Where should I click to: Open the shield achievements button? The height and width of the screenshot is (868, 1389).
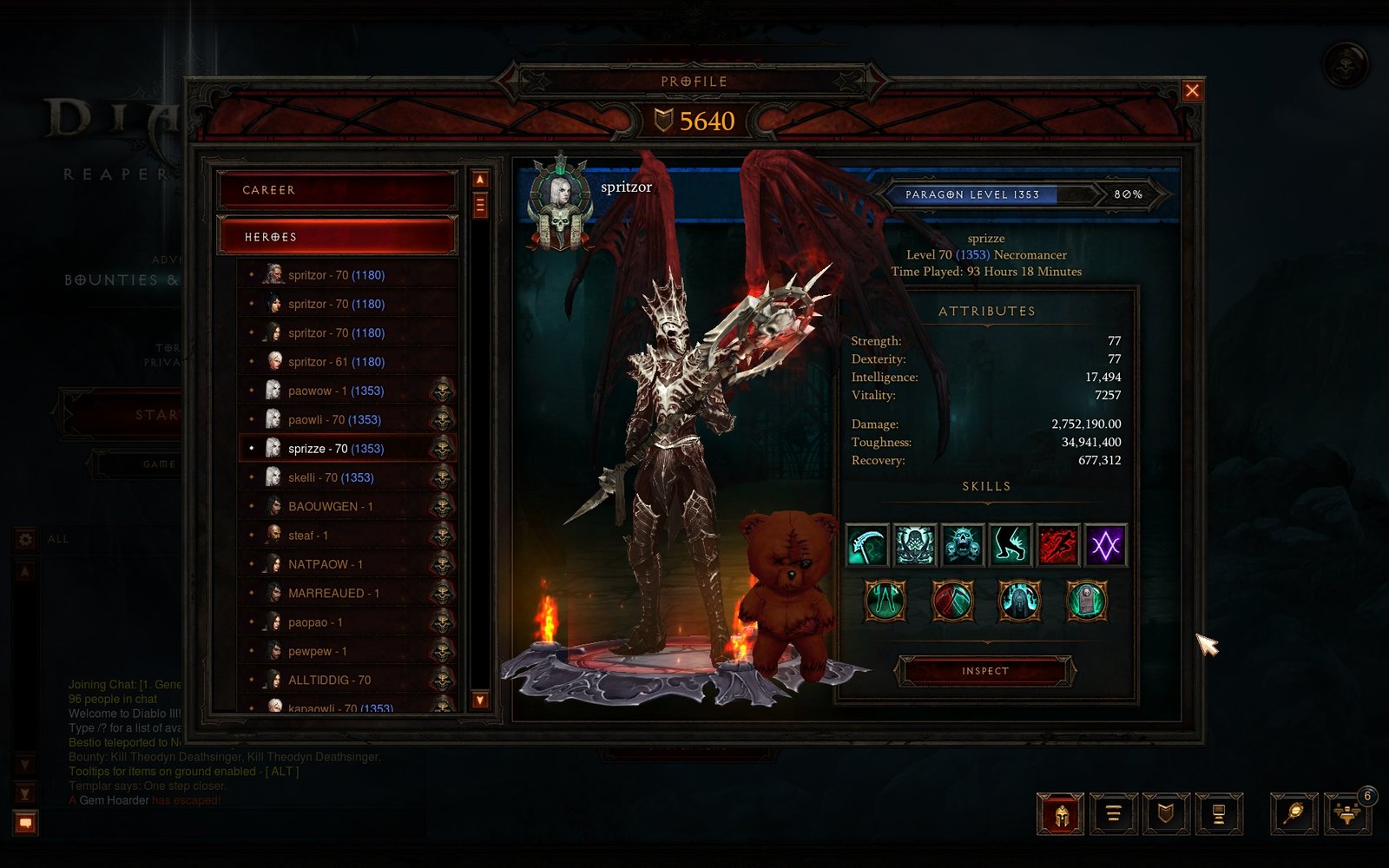1166,814
